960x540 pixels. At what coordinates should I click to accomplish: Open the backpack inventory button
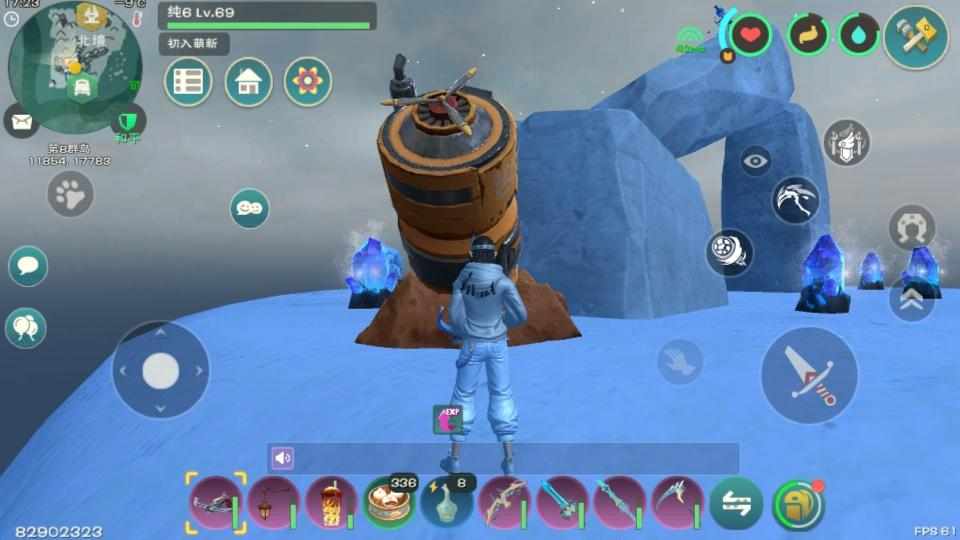click(x=798, y=504)
